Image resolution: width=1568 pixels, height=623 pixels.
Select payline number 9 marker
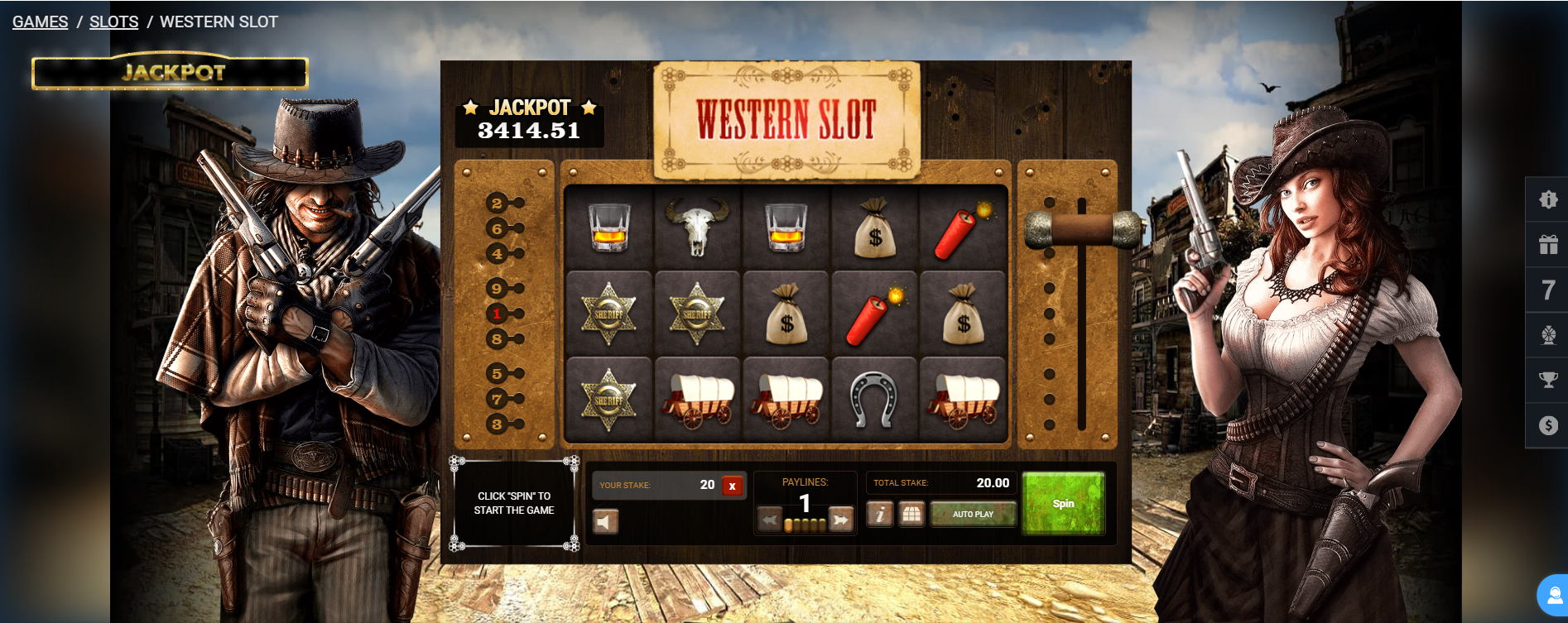(497, 289)
